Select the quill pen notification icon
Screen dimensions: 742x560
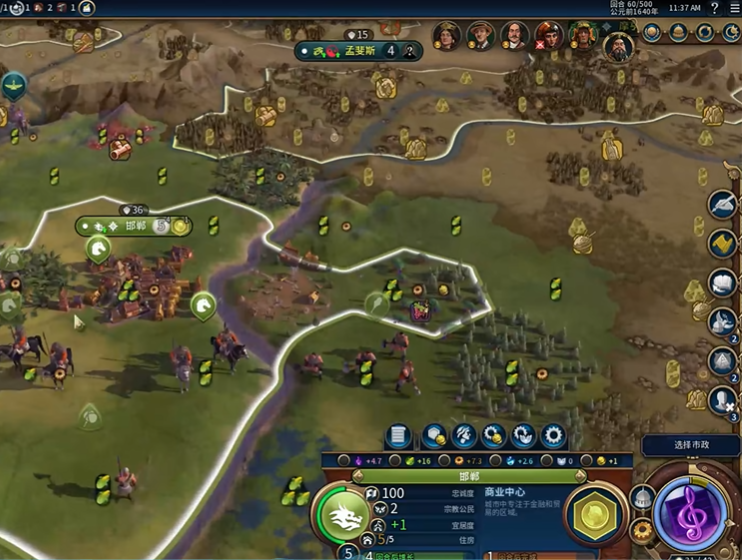pos(722,205)
